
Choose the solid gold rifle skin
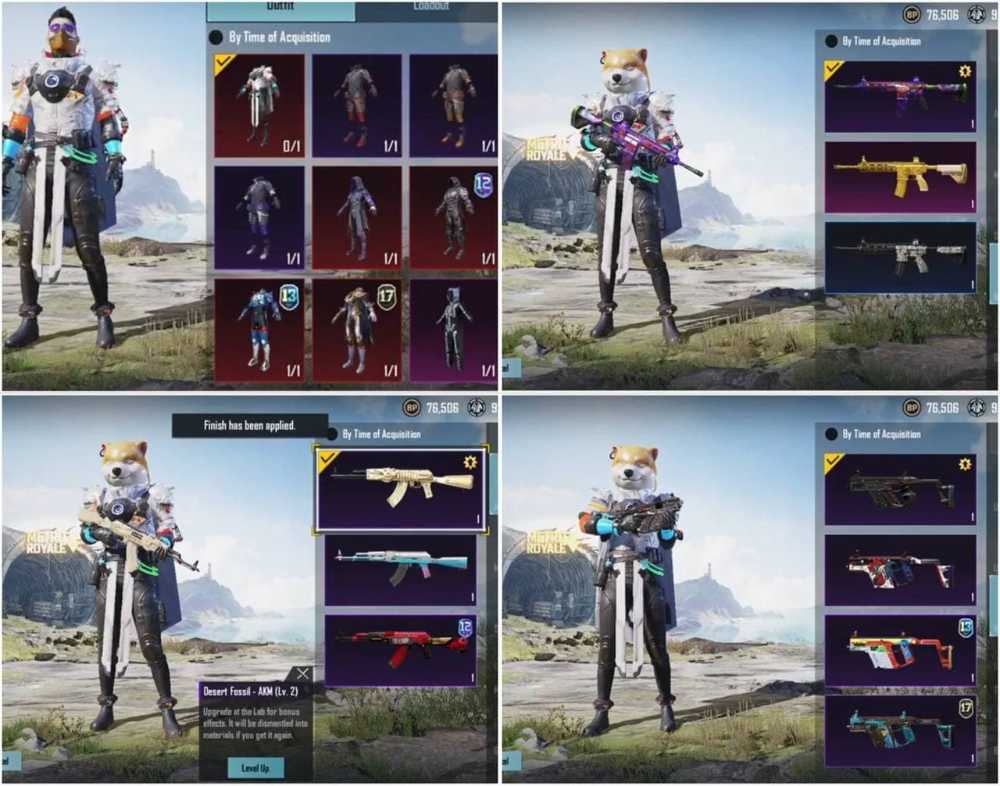click(x=900, y=177)
